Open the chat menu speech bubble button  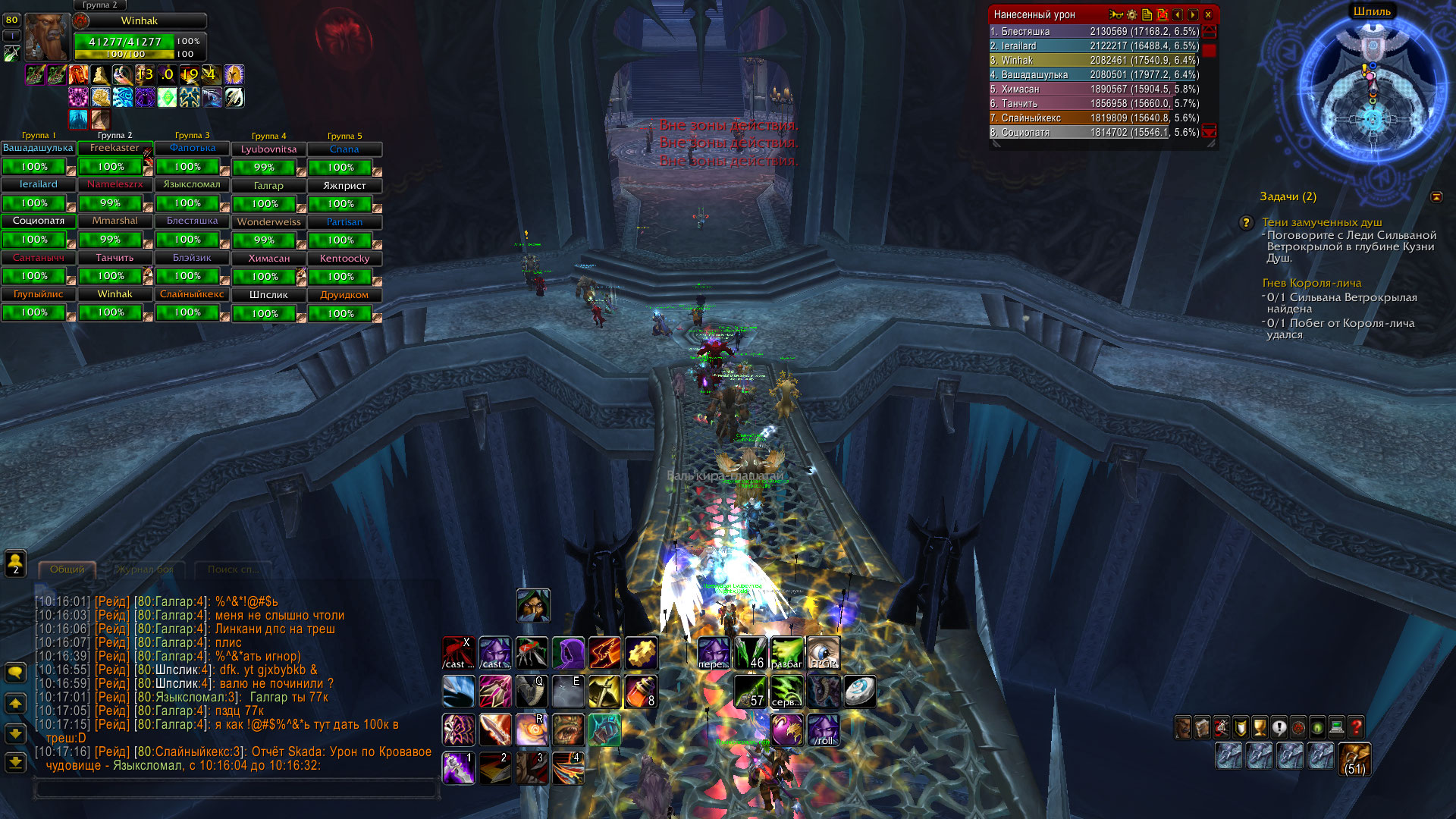coord(15,673)
